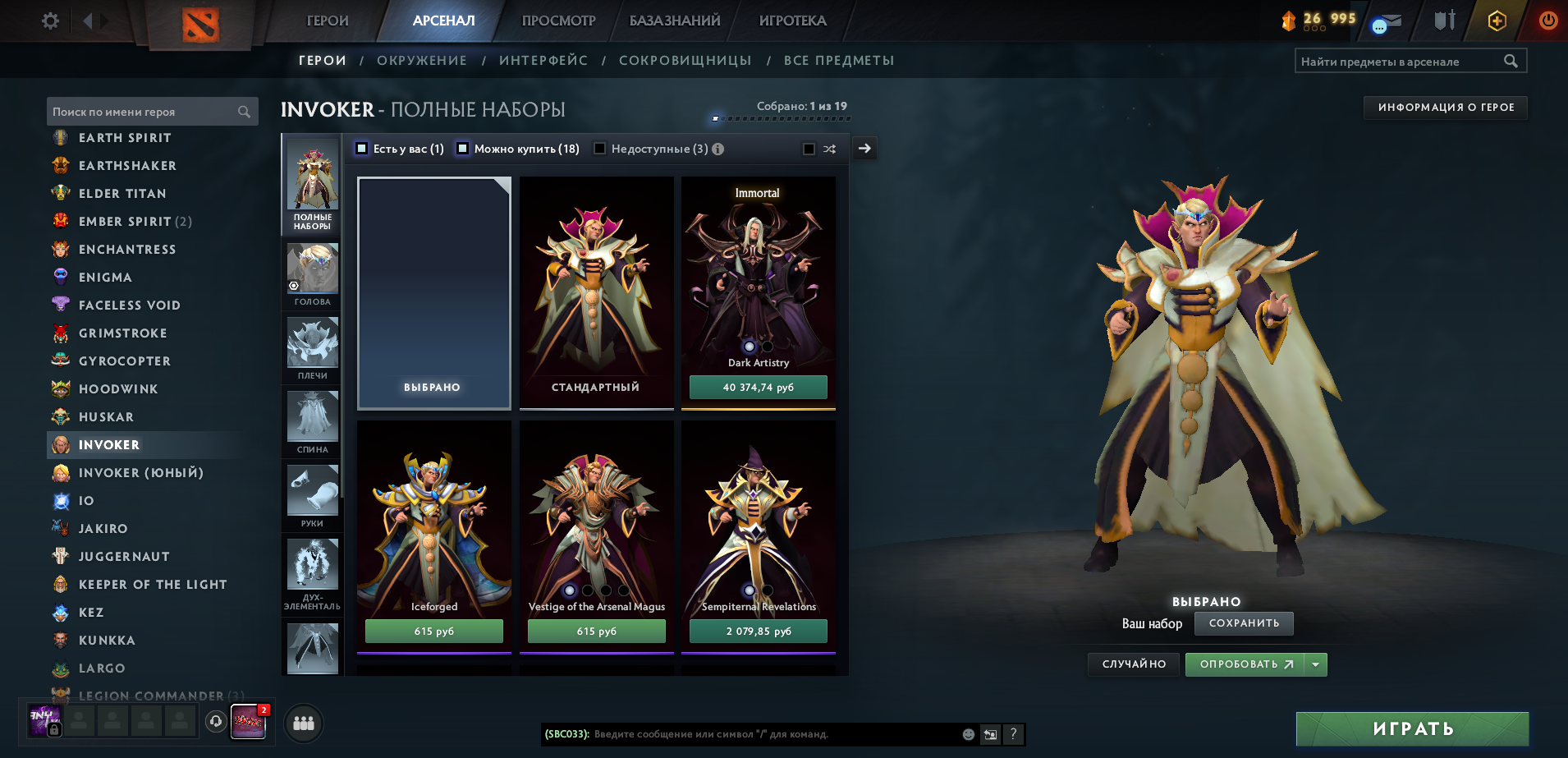Expand additional filters with the right arrow
1568x758 pixels.
tap(864, 149)
